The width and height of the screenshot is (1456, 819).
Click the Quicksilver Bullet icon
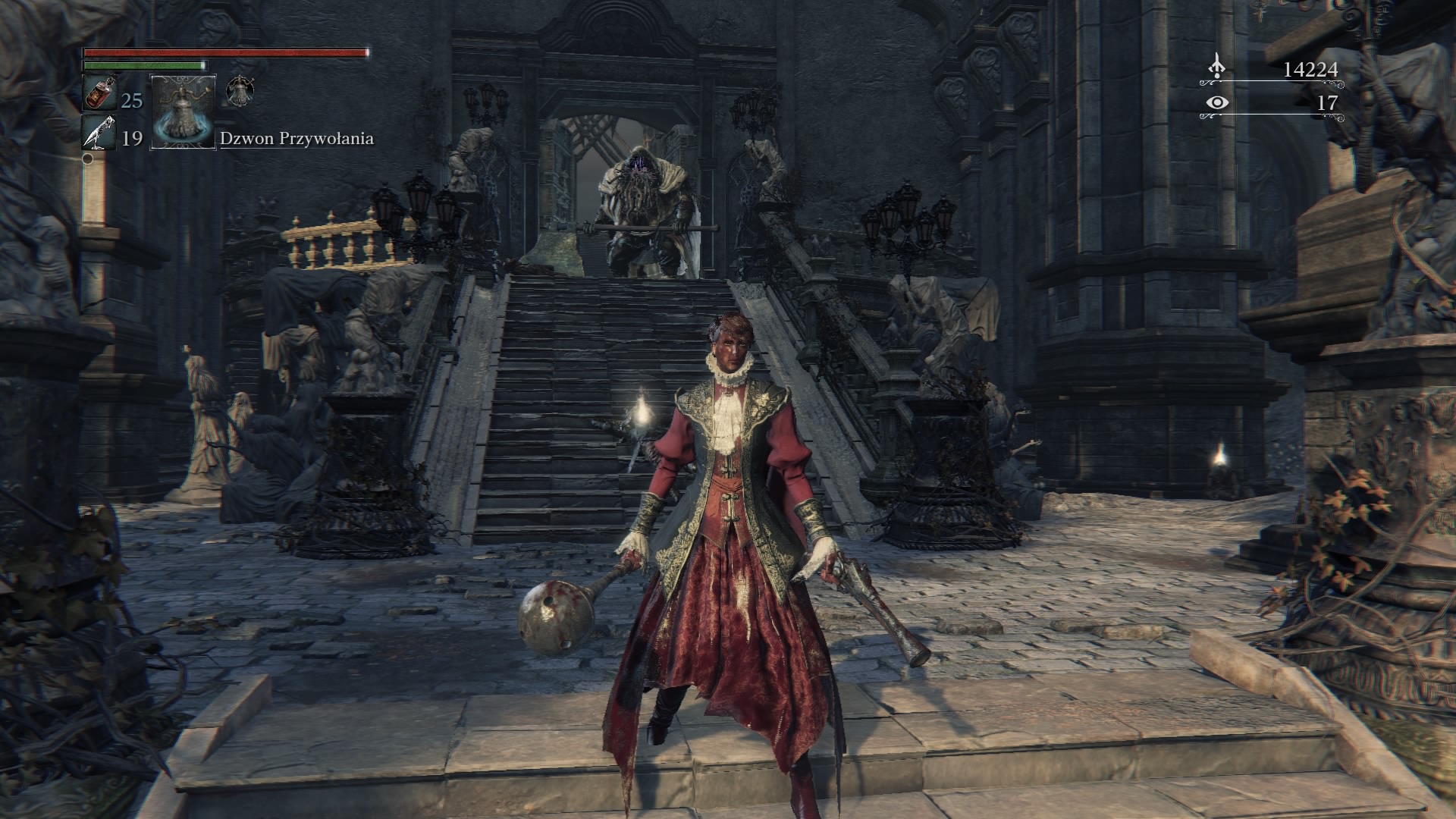click(98, 134)
